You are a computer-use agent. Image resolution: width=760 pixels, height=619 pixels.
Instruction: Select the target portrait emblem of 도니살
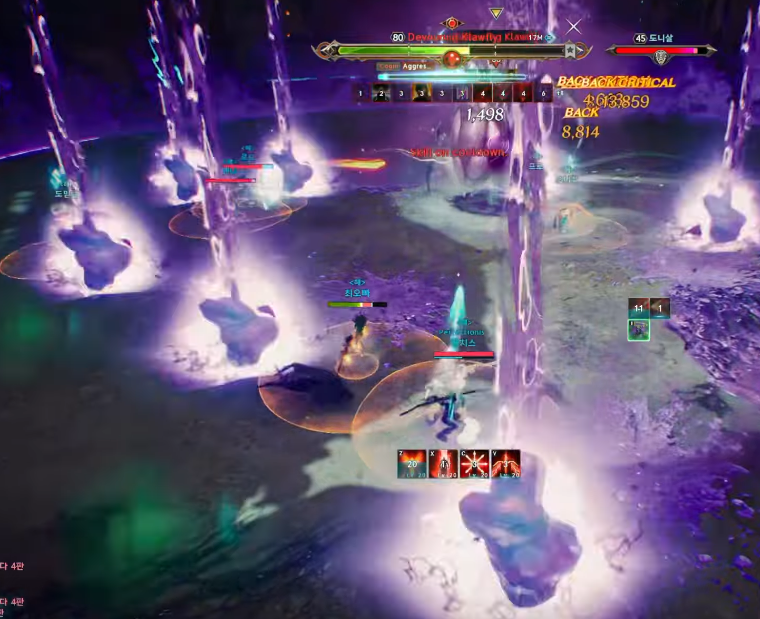[661, 58]
